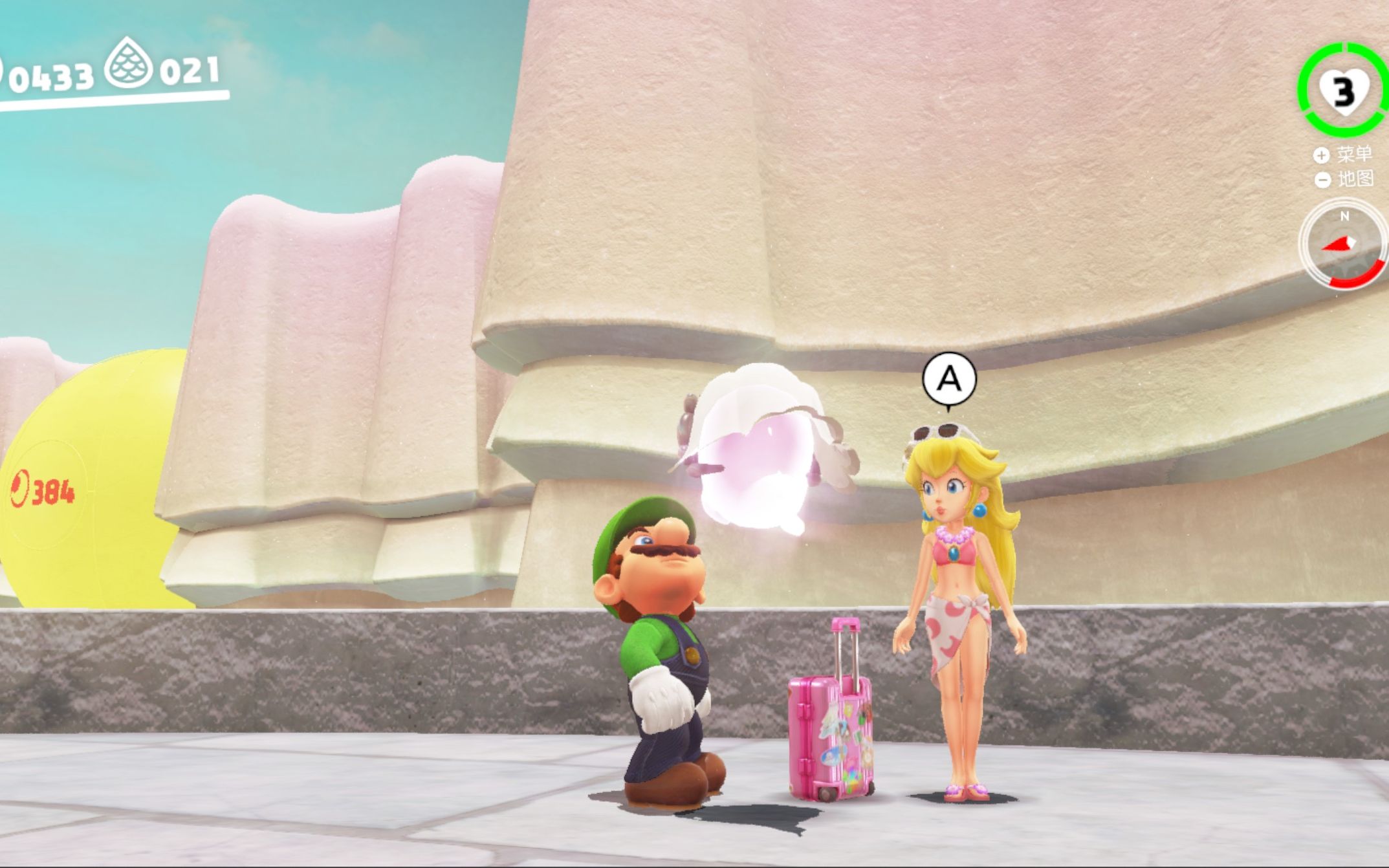
Task: Open the 菜单 menu option
Action: 1344,155
